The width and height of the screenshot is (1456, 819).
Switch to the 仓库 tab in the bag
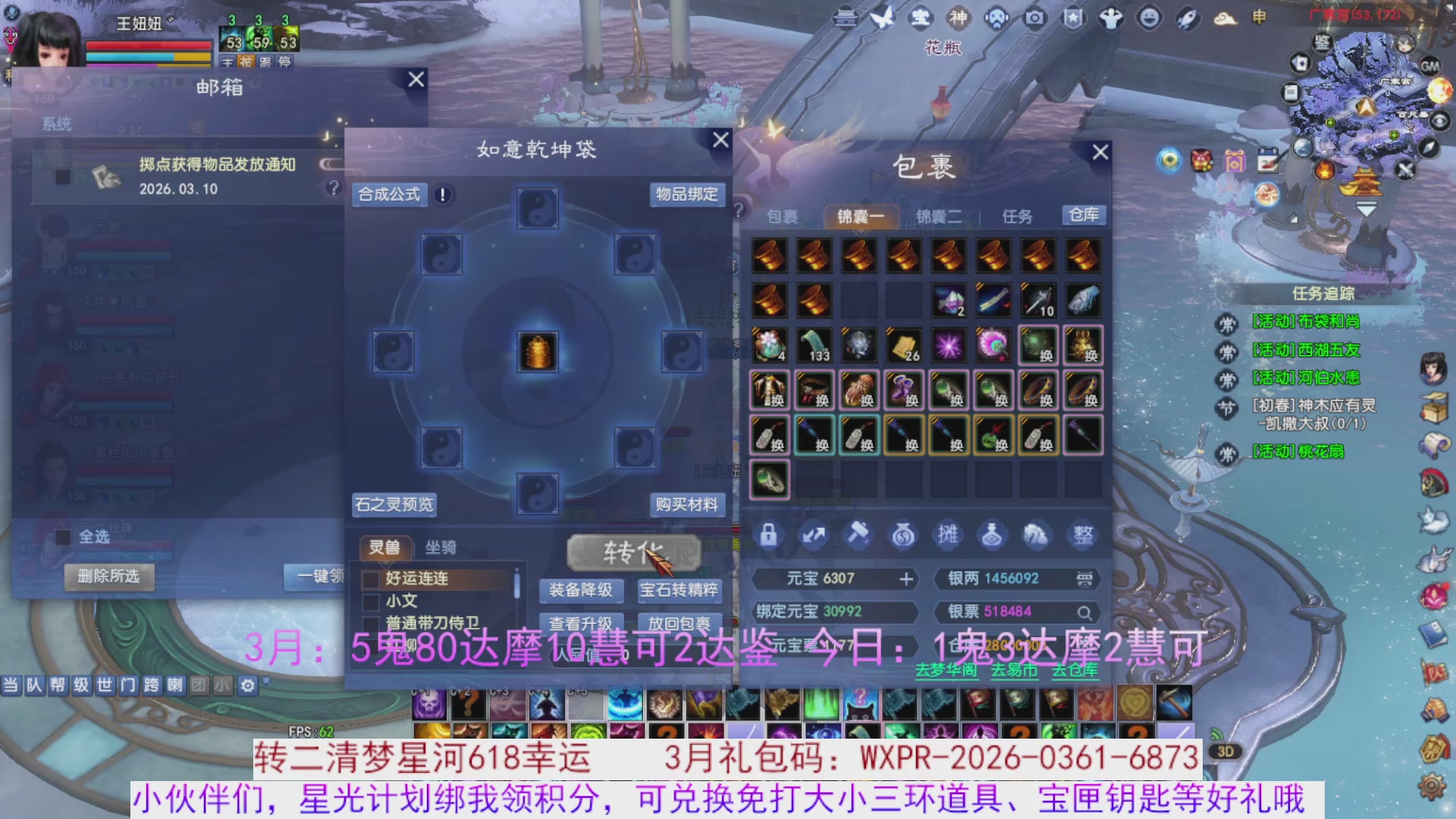(1084, 216)
